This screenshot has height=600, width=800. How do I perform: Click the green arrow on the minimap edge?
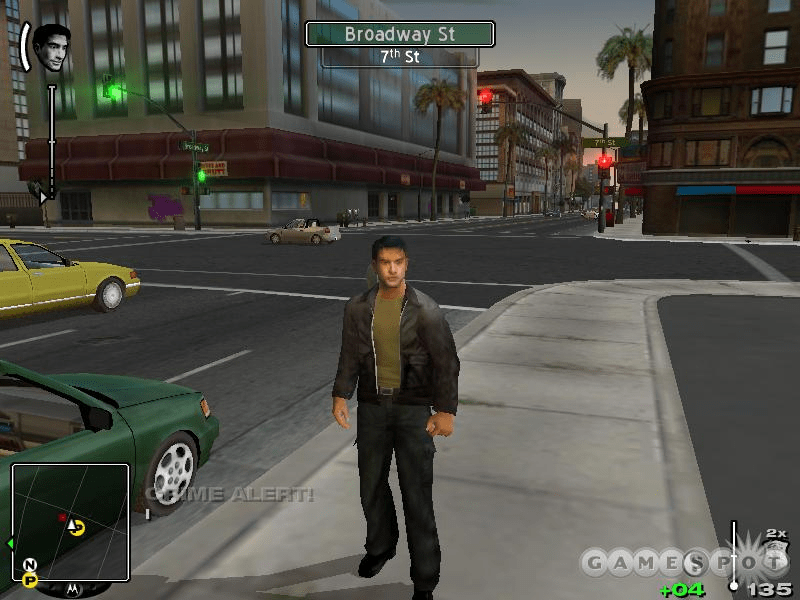click(10, 543)
